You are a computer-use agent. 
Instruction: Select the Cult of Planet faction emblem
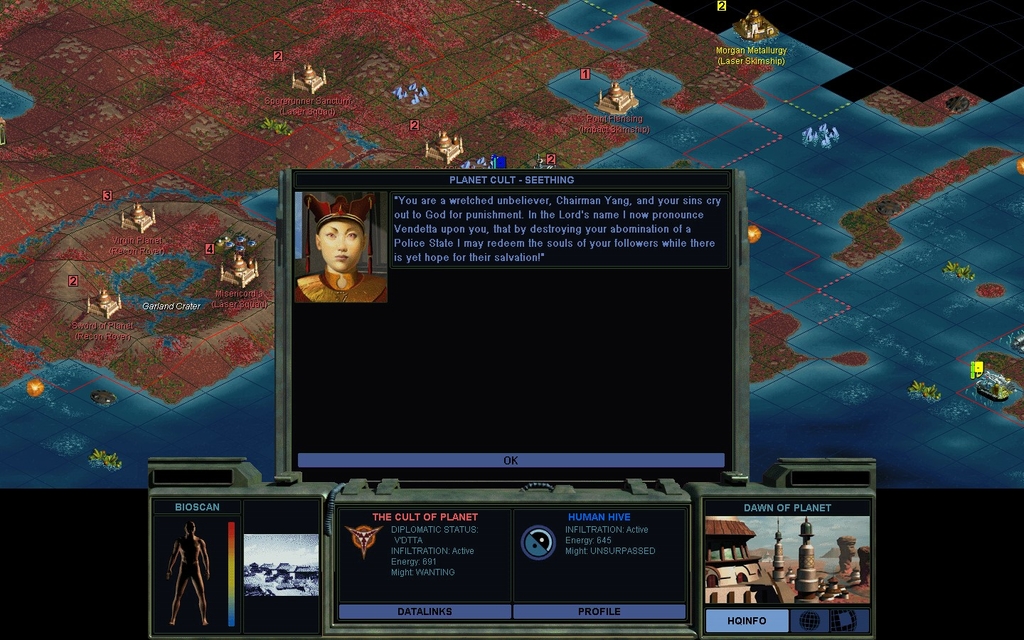point(363,540)
